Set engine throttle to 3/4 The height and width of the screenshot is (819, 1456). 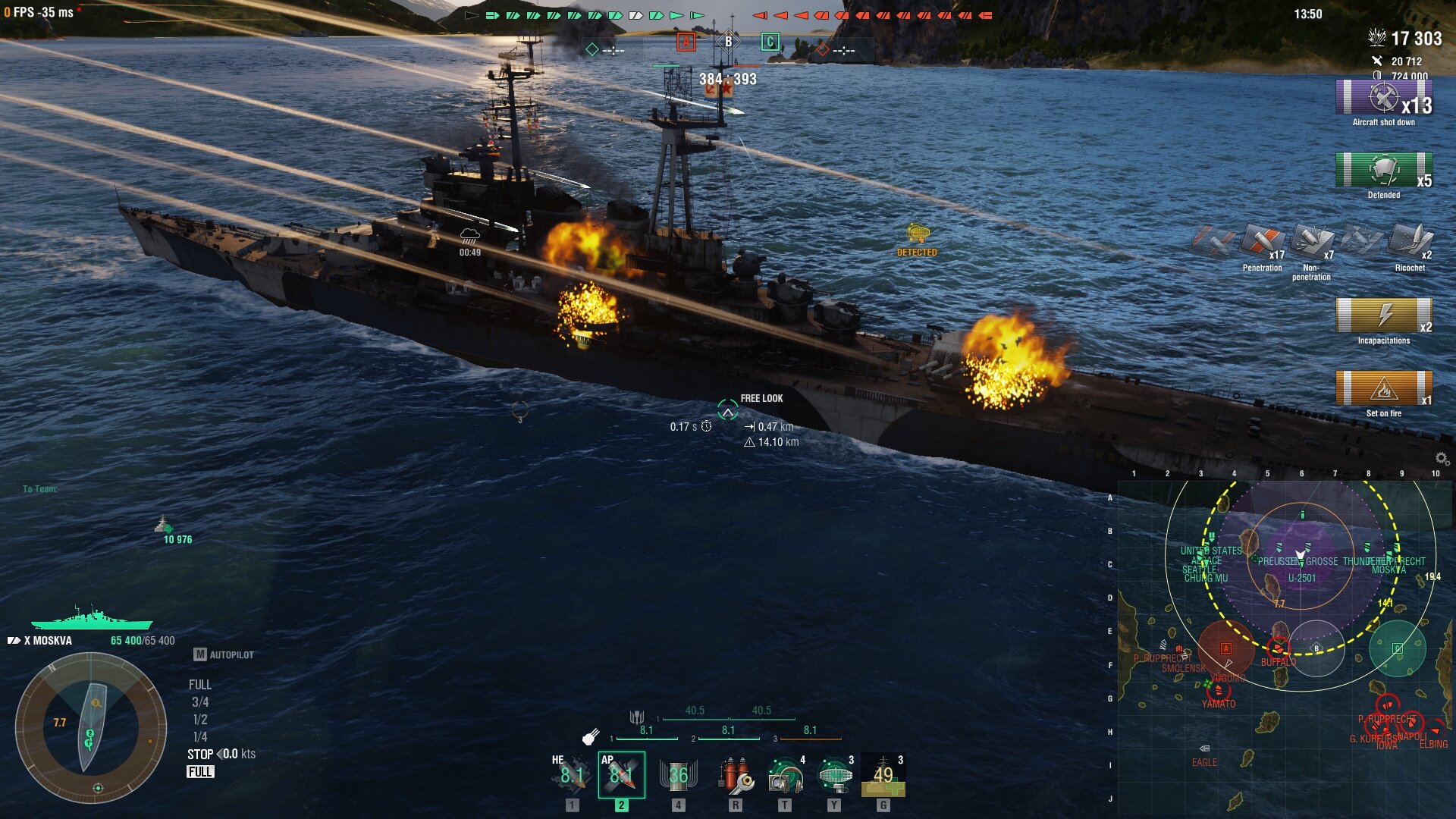(200, 702)
